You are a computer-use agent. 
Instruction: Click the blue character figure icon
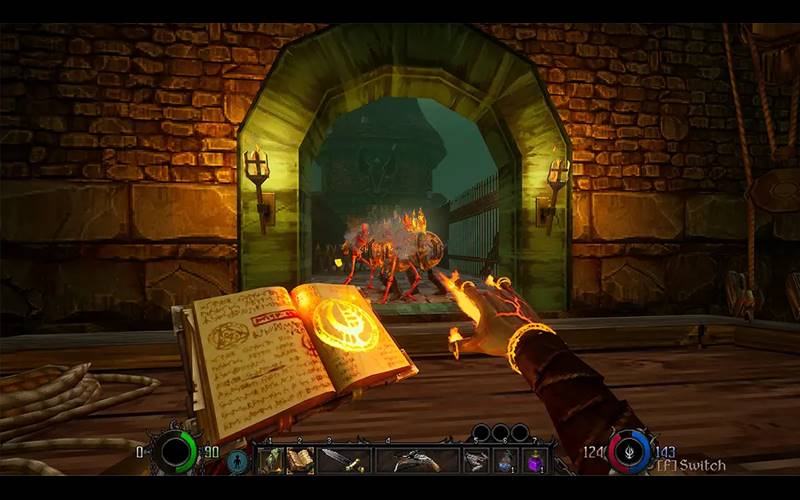coord(237,461)
